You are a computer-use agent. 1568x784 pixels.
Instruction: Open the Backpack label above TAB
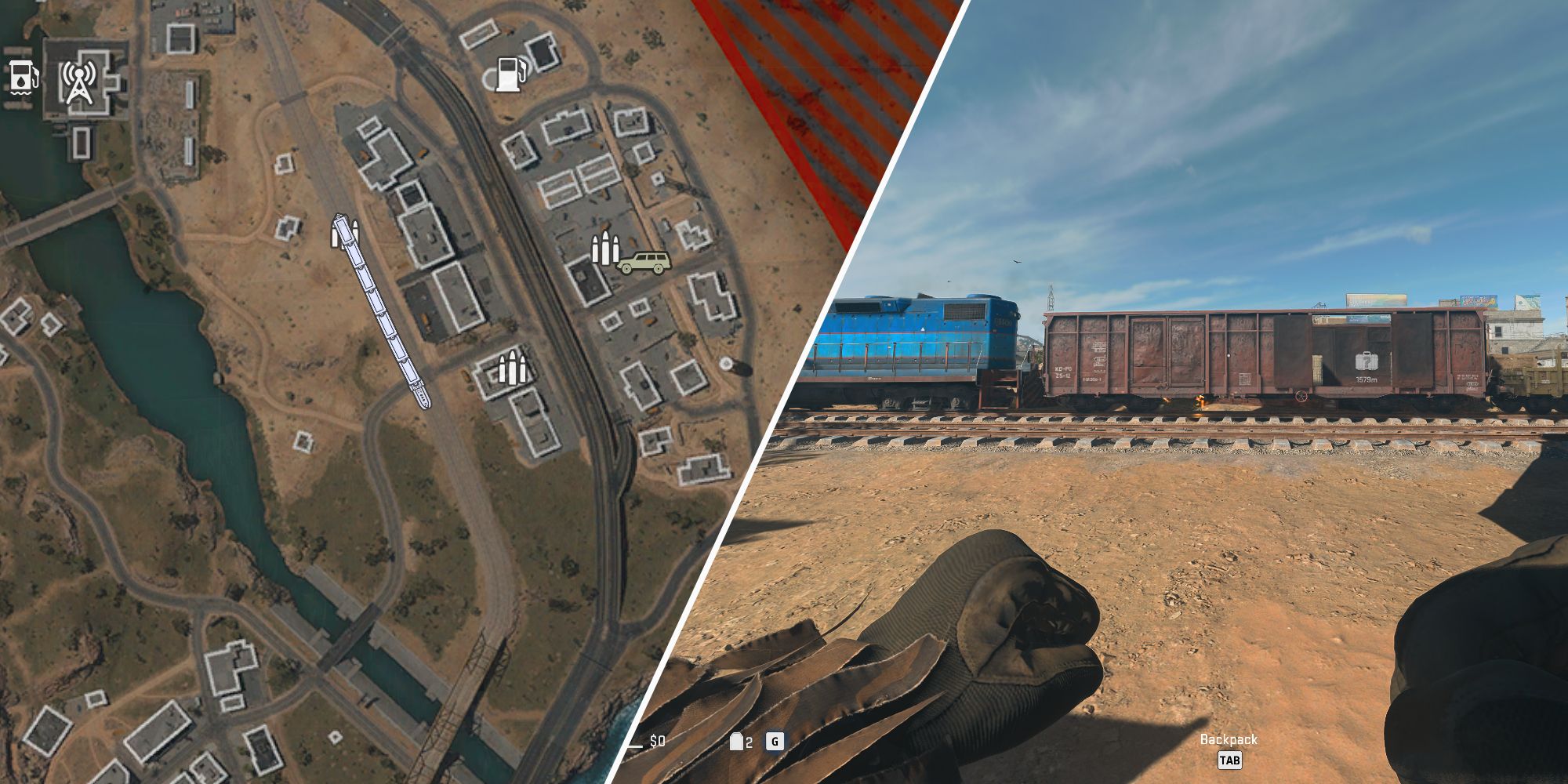[1231, 738]
